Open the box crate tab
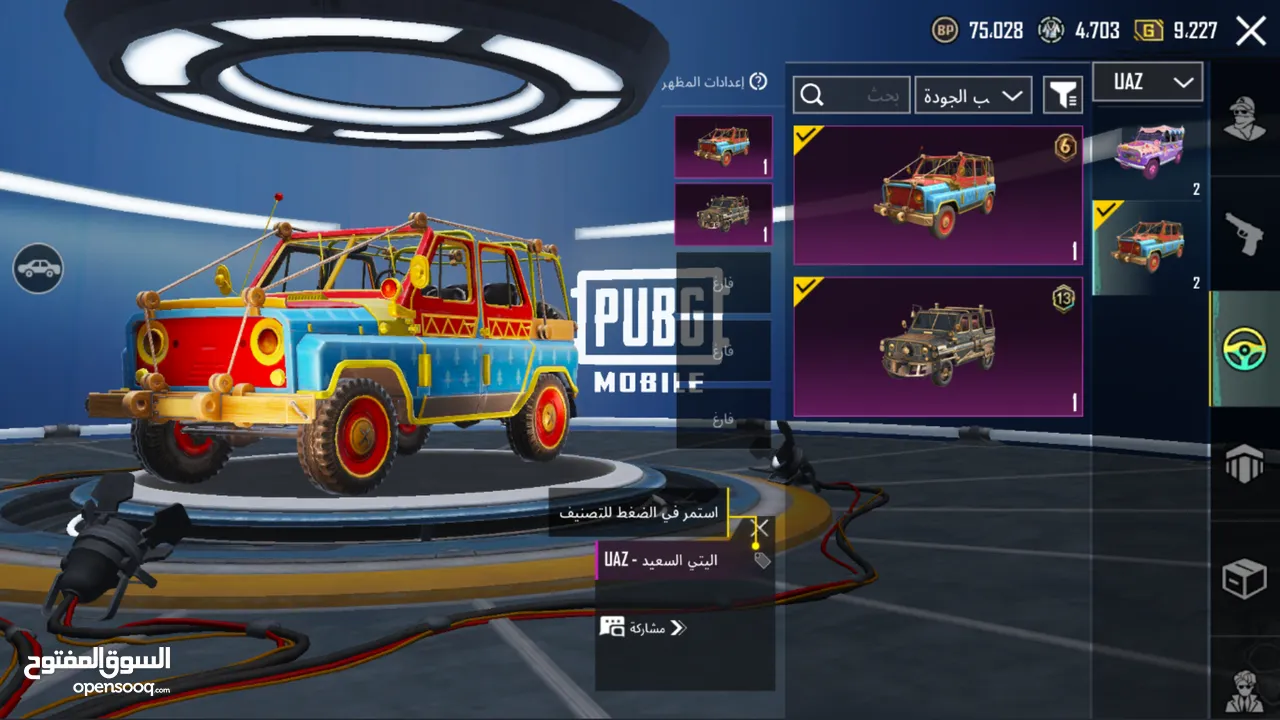1280x720 pixels. pyautogui.click(x=1245, y=579)
